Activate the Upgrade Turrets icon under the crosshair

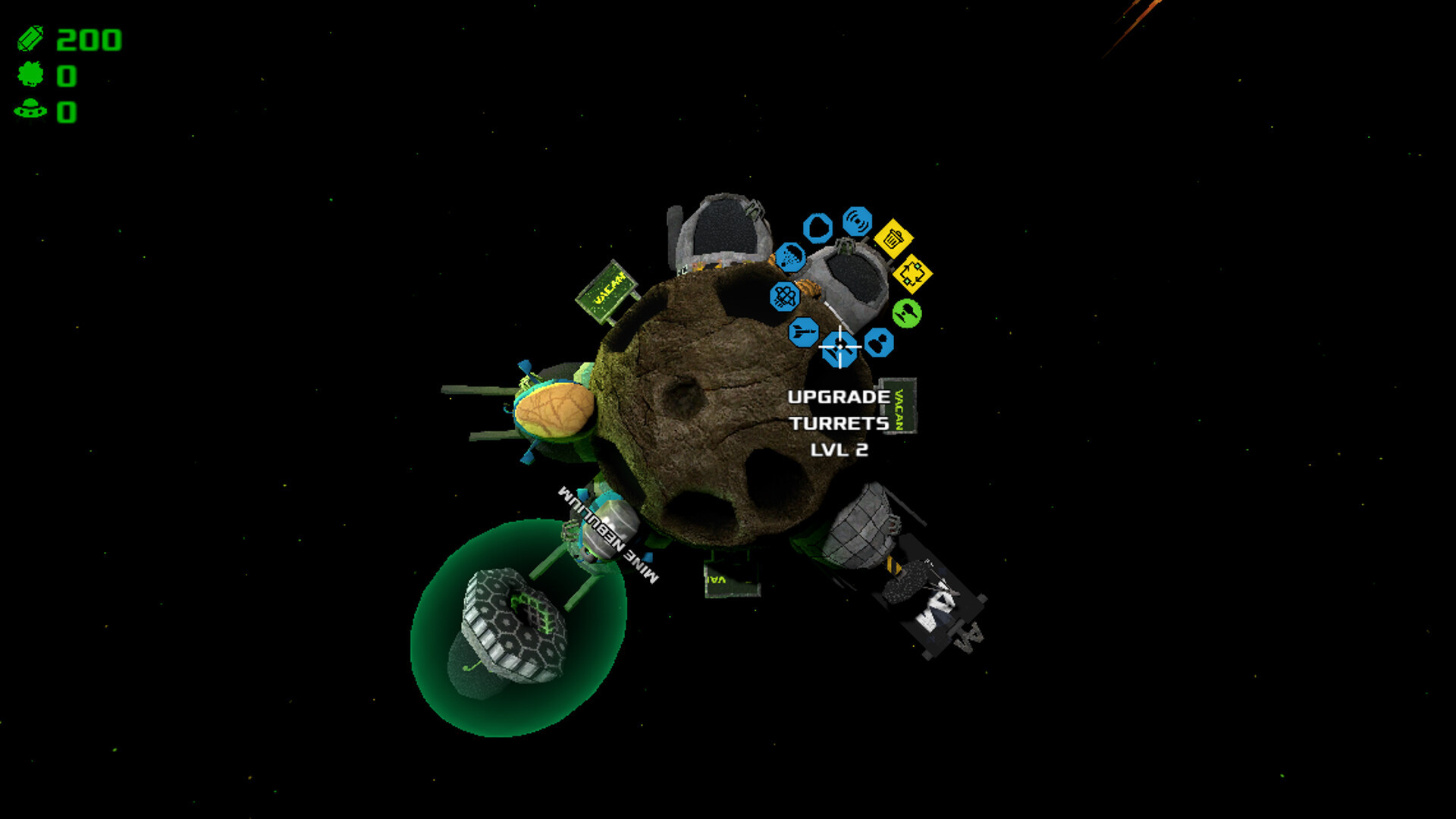(839, 348)
